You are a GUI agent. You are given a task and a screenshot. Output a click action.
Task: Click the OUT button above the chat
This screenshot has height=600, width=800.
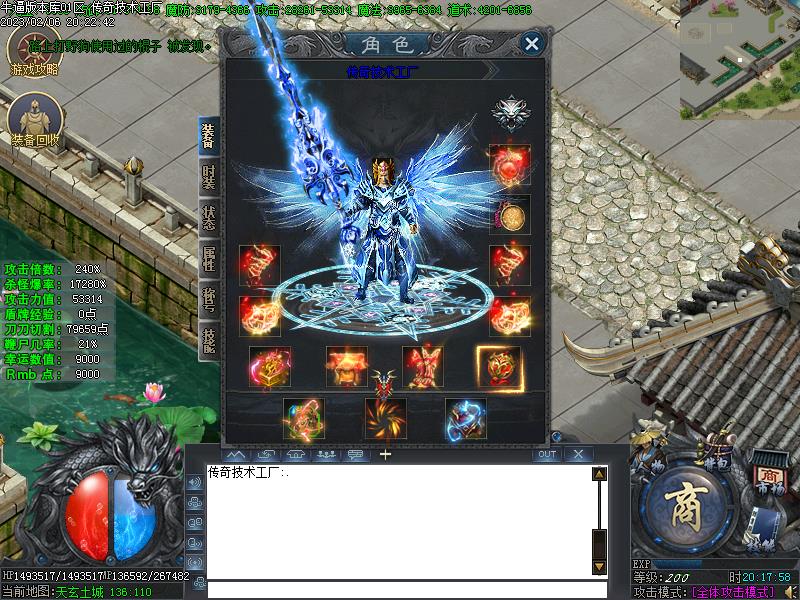click(x=546, y=455)
